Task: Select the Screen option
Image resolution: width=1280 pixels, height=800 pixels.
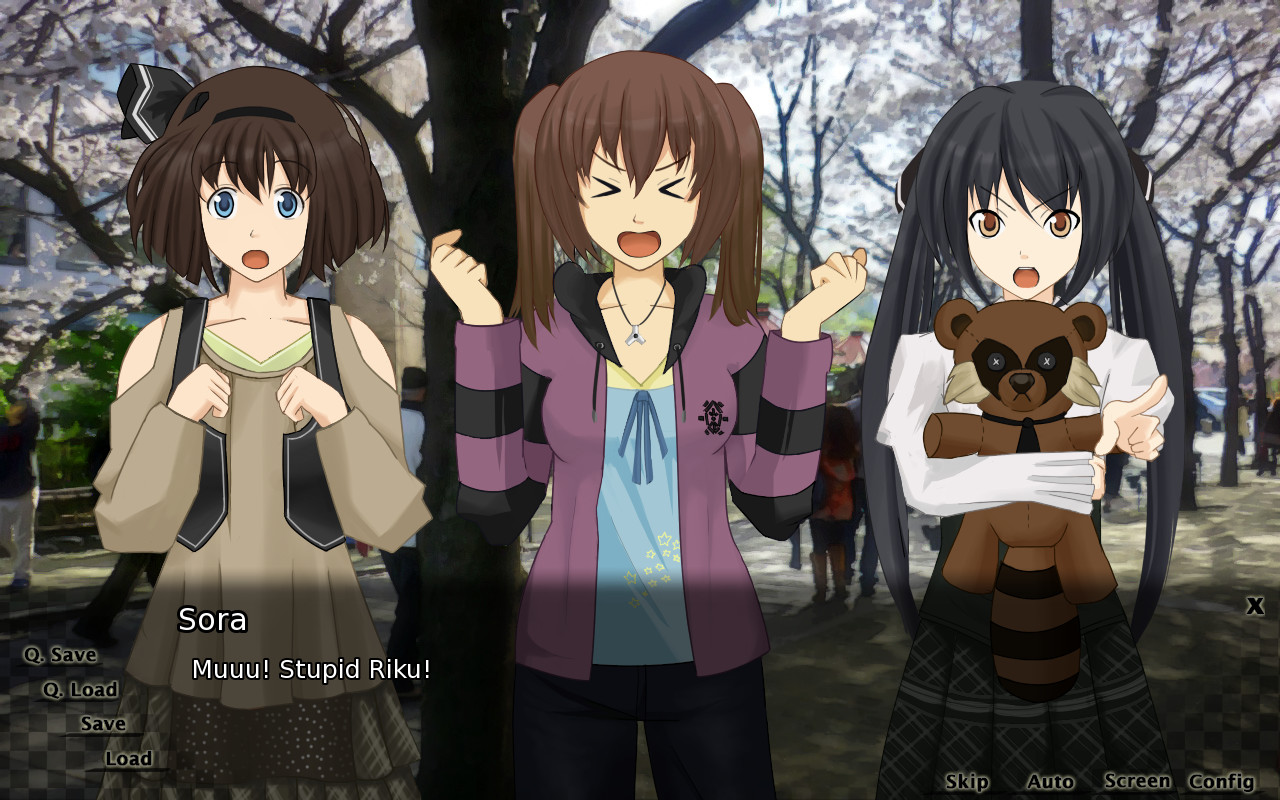Action: (1136, 781)
